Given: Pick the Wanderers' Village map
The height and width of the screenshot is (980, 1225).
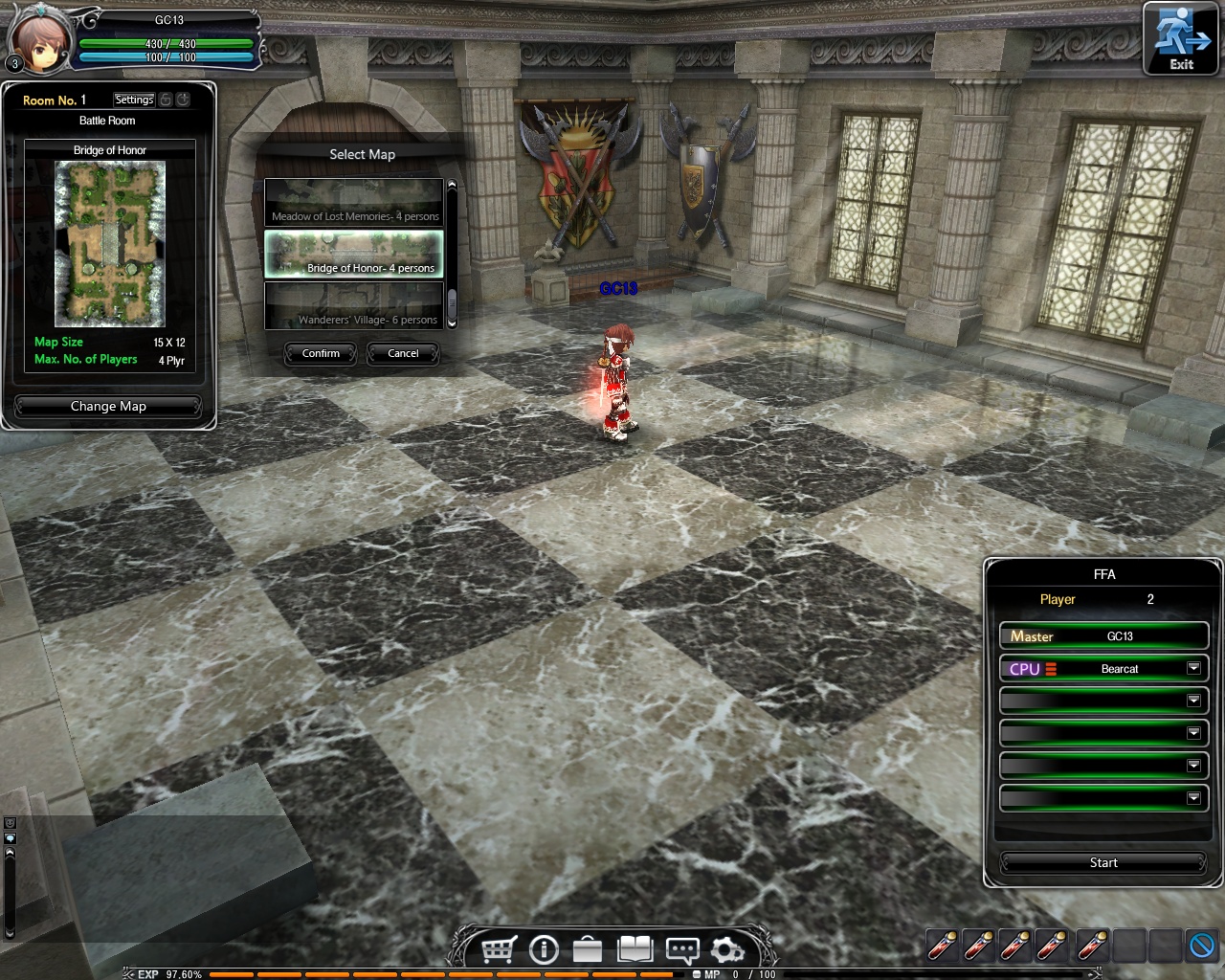Looking at the screenshot, I should (354, 306).
